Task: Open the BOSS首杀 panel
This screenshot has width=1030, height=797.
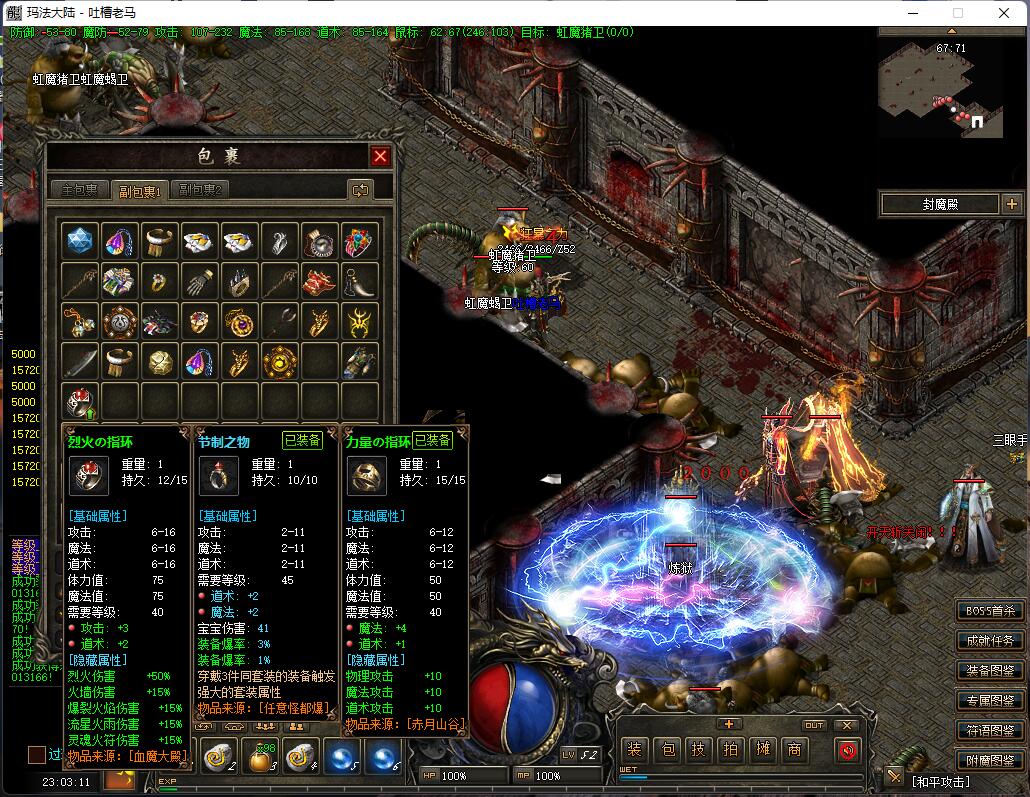Action: (x=990, y=611)
